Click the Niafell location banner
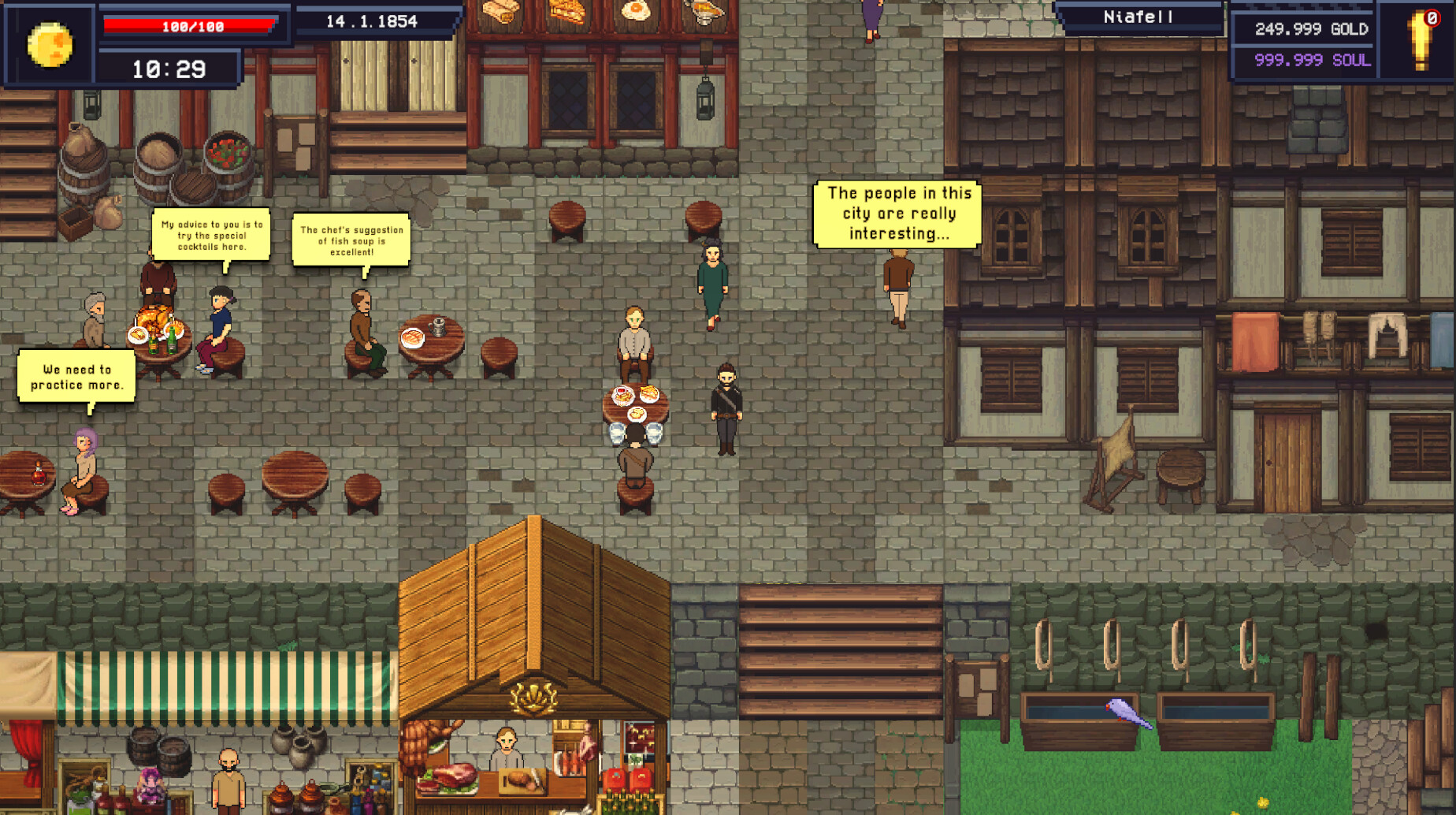Image resolution: width=1456 pixels, height=815 pixels. pos(1136,16)
